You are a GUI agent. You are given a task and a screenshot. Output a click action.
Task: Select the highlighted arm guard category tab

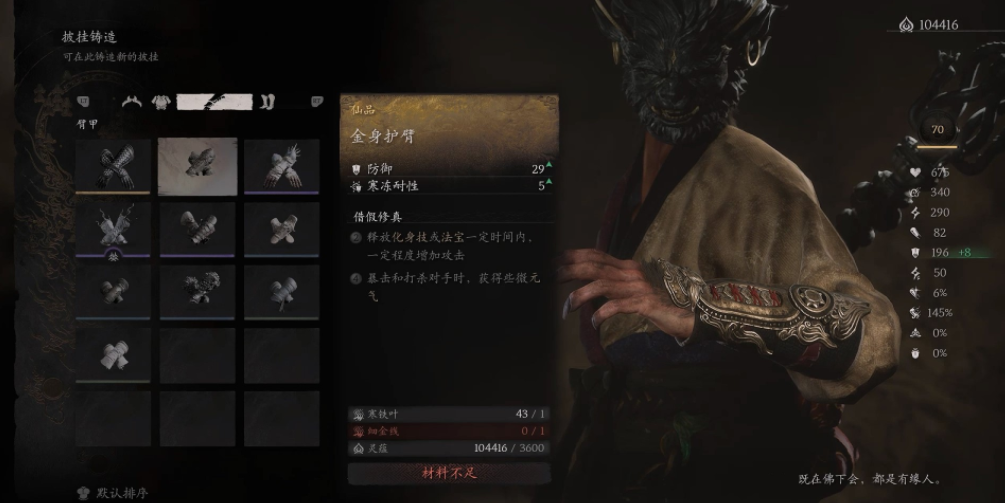point(213,101)
